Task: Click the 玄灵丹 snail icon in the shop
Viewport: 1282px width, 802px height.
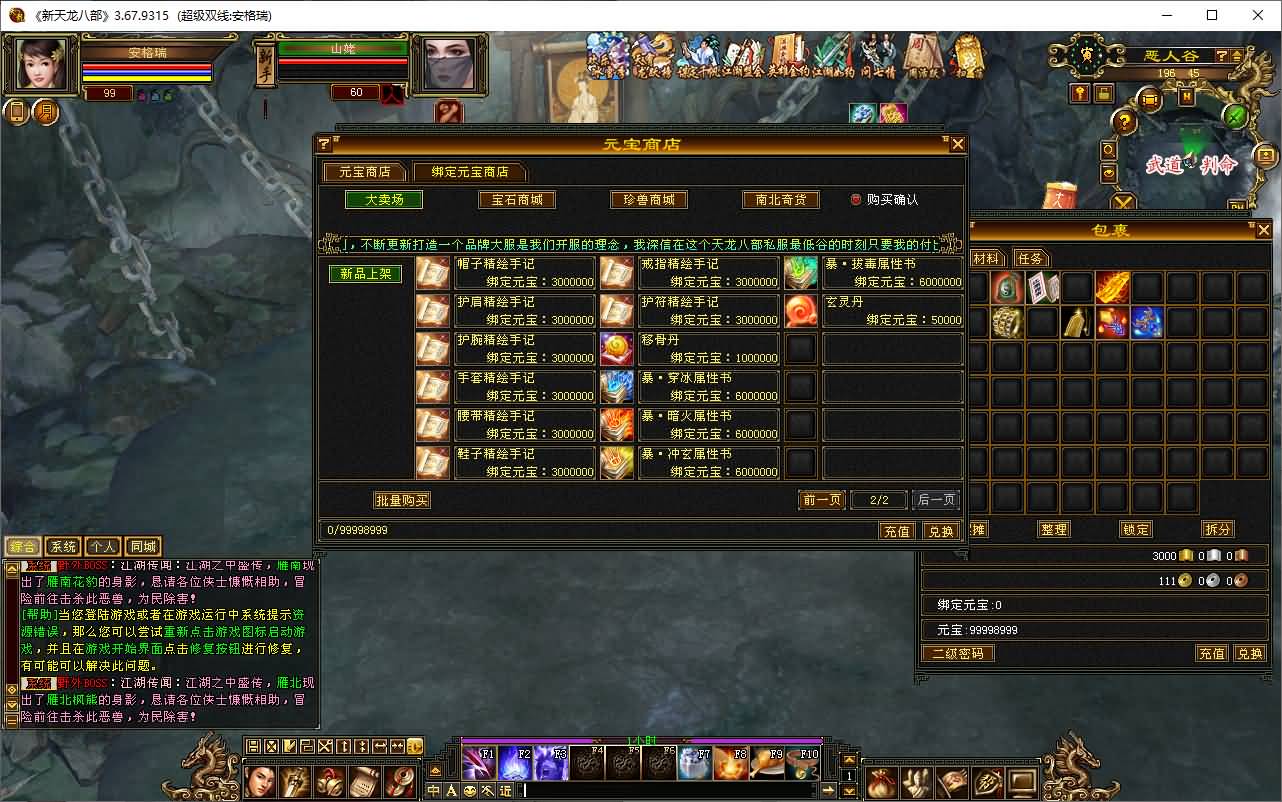Action: (801, 311)
